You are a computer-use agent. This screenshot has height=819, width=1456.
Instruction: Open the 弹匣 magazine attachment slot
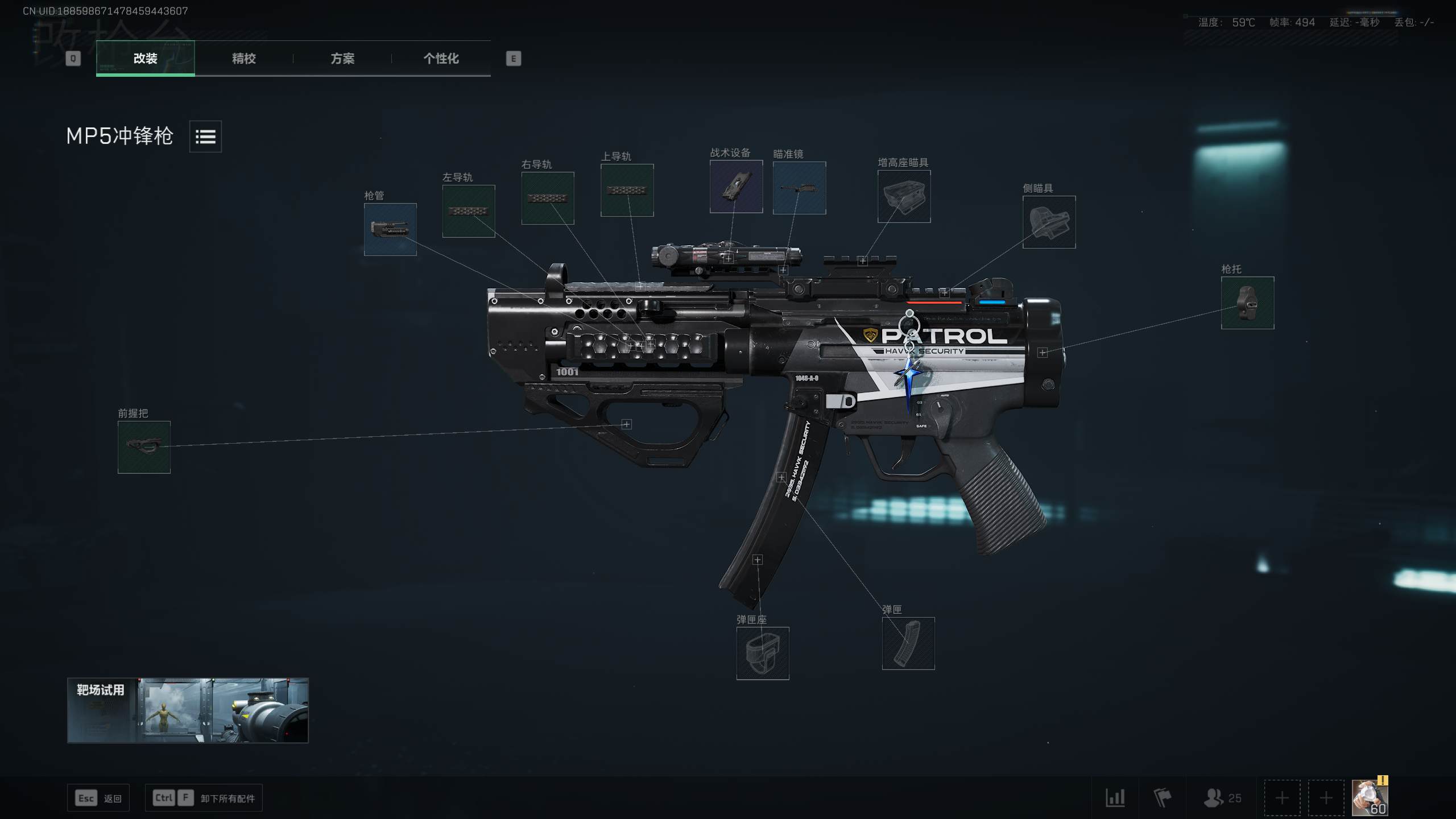click(908, 644)
